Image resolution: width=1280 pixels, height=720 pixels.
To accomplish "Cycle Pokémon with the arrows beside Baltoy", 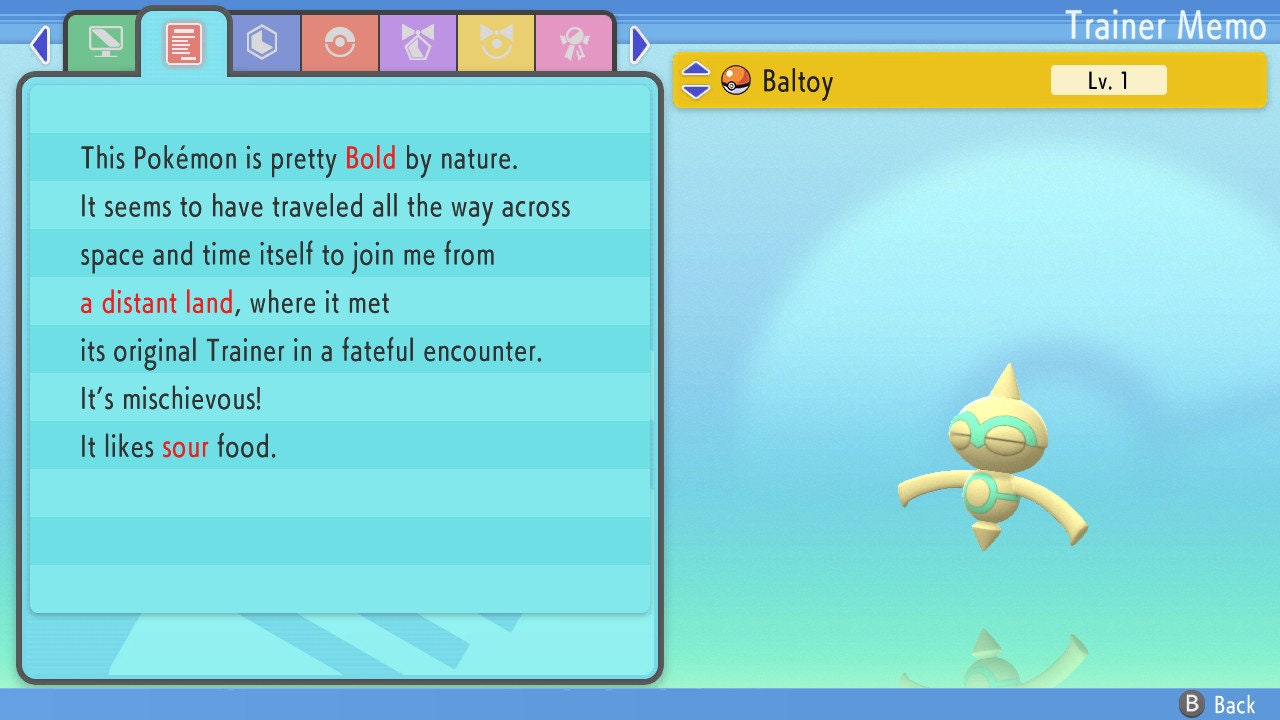I will [696, 80].
